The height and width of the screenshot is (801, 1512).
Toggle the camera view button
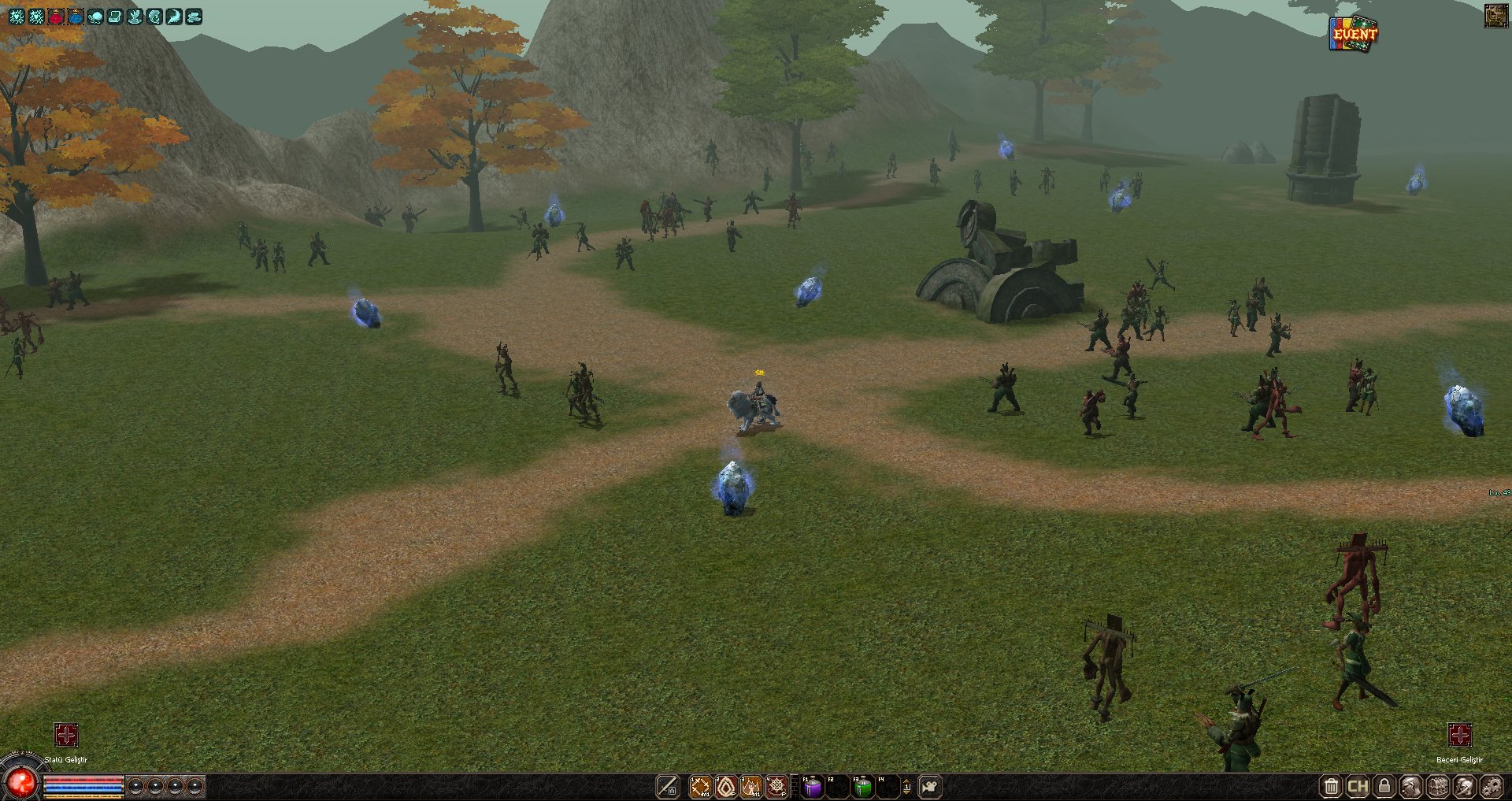(930, 786)
